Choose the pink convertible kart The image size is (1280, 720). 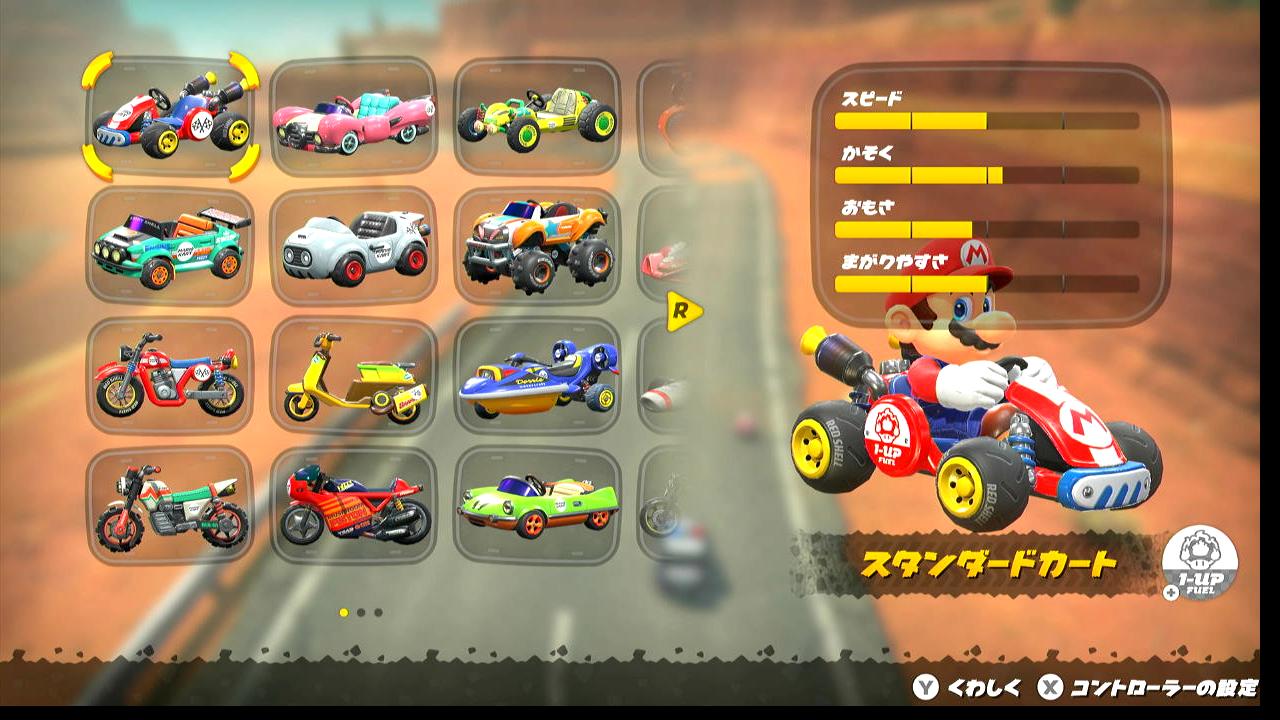pyautogui.click(x=353, y=117)
